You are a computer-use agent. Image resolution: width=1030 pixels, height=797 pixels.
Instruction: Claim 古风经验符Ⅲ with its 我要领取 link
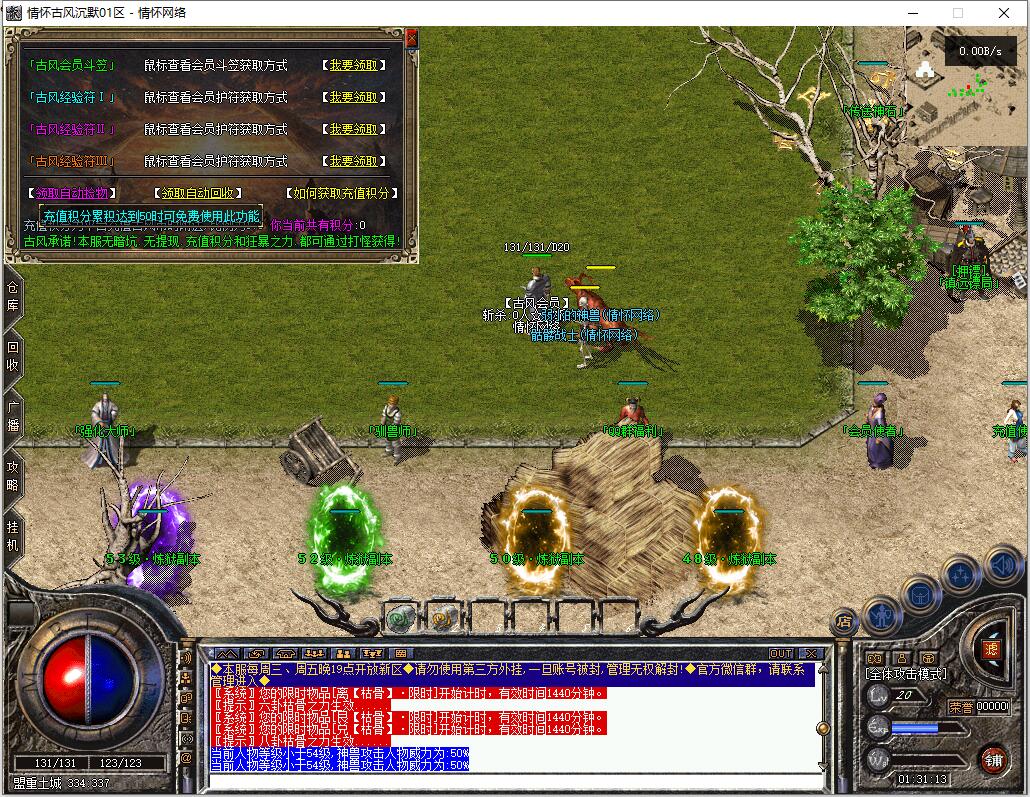354,161
